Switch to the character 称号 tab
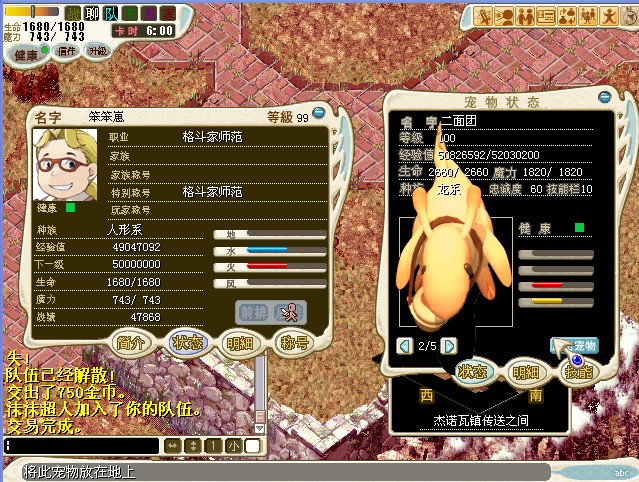 click(x=291, y=342)
